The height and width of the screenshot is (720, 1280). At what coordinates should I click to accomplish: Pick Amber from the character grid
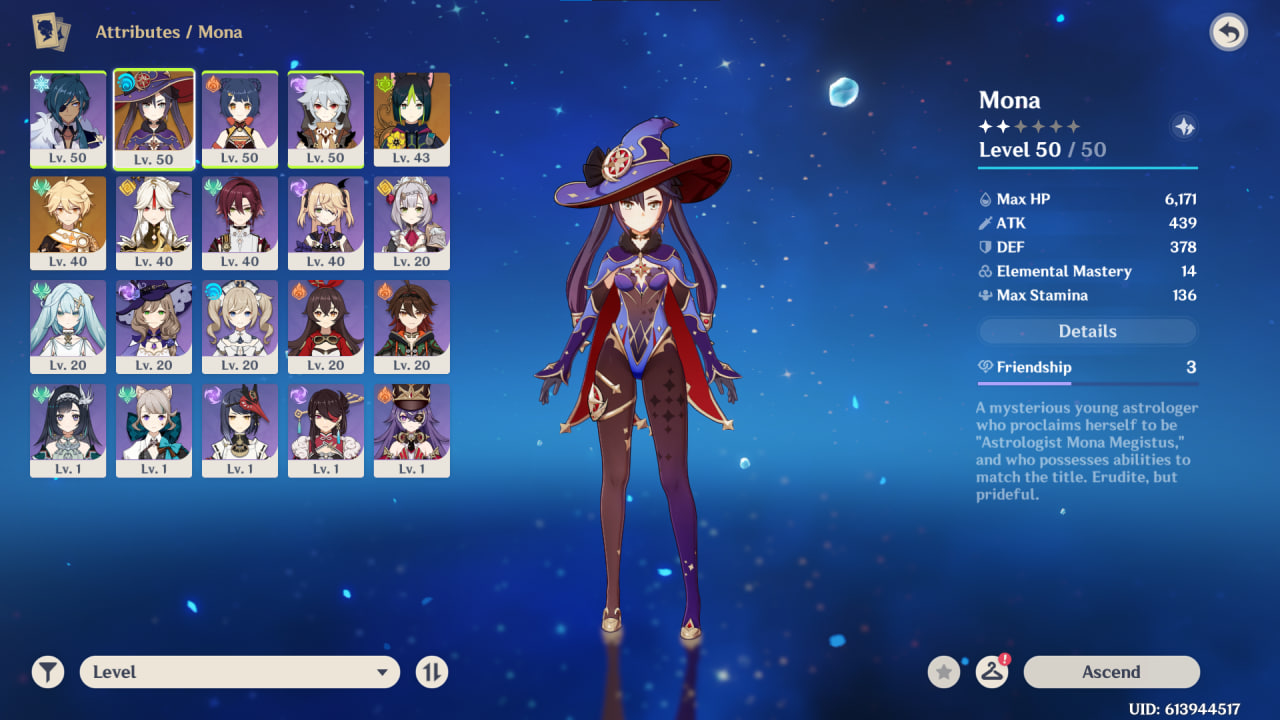[x=326, y=326]
